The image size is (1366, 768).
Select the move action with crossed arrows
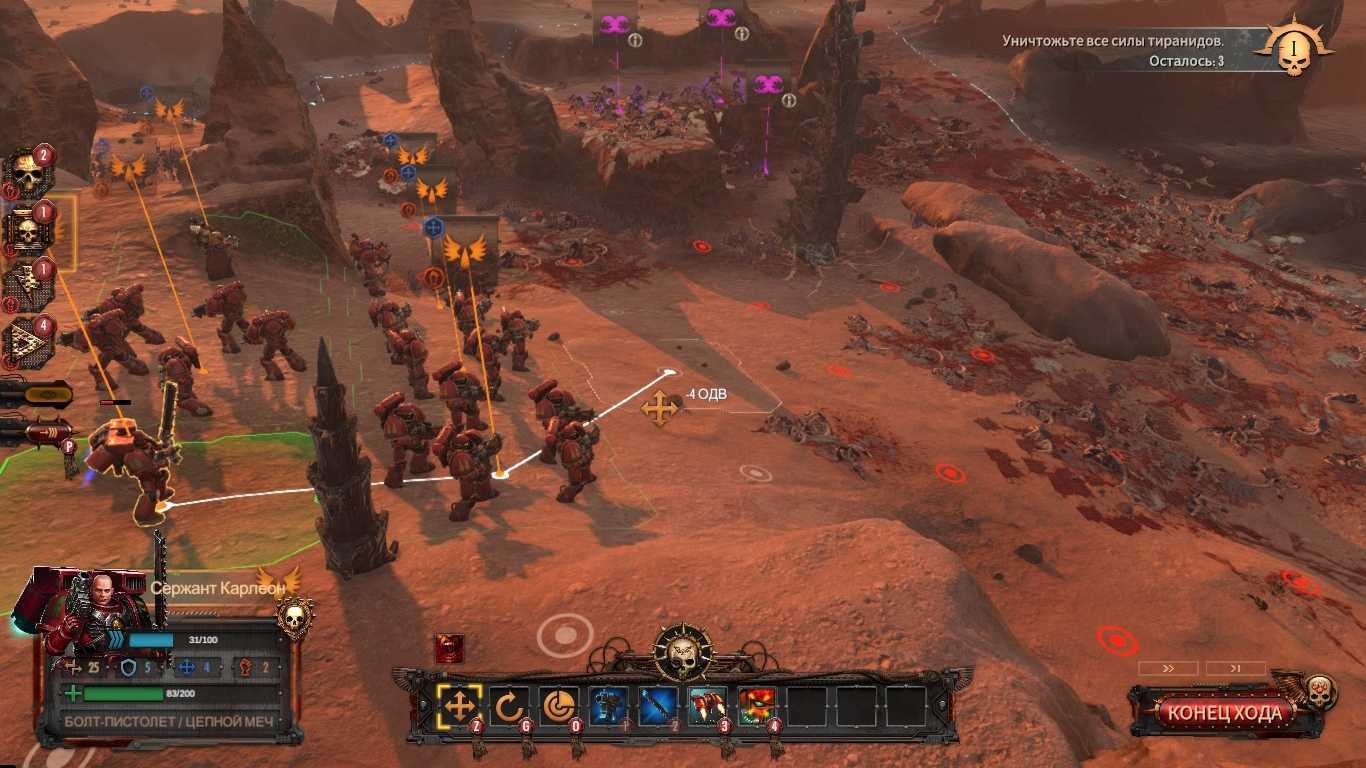(x=459, y=706)
